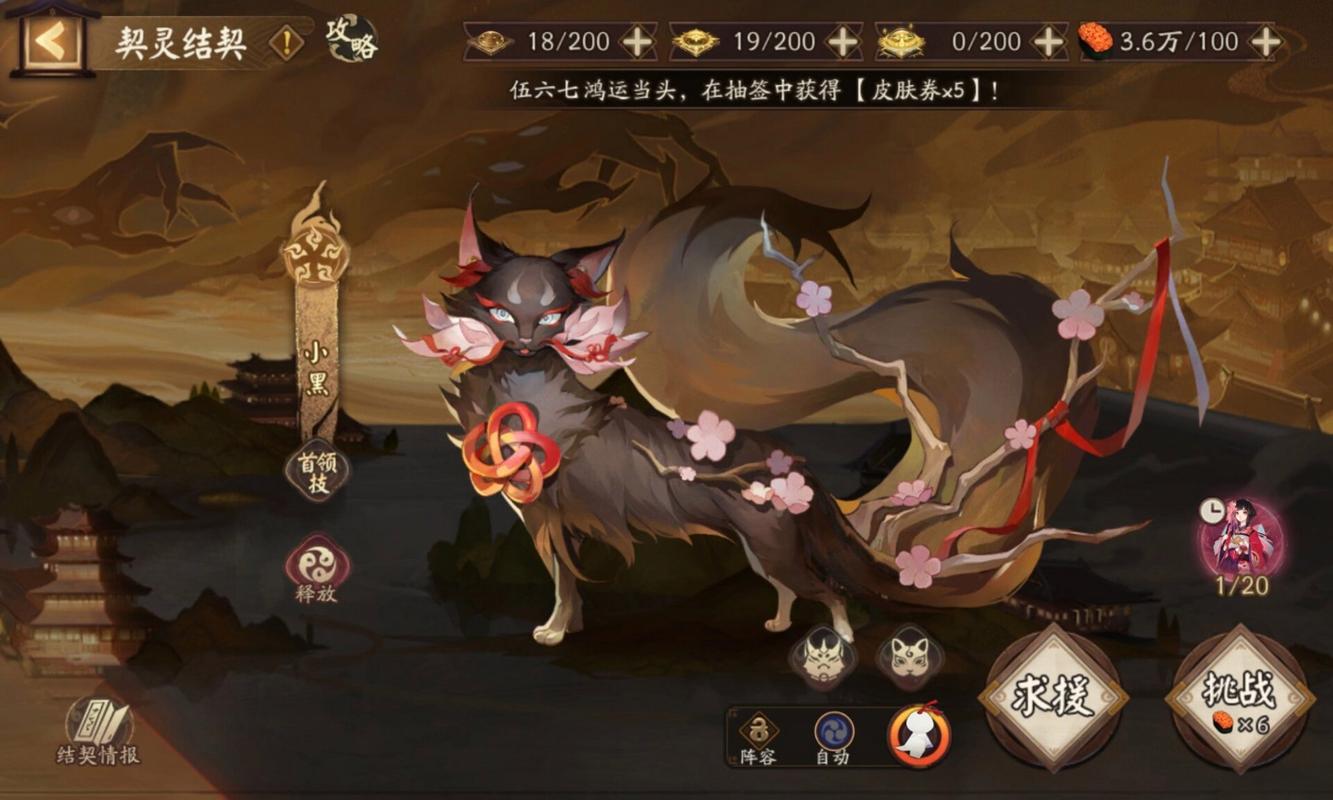Select the fox mask icon

908,658
